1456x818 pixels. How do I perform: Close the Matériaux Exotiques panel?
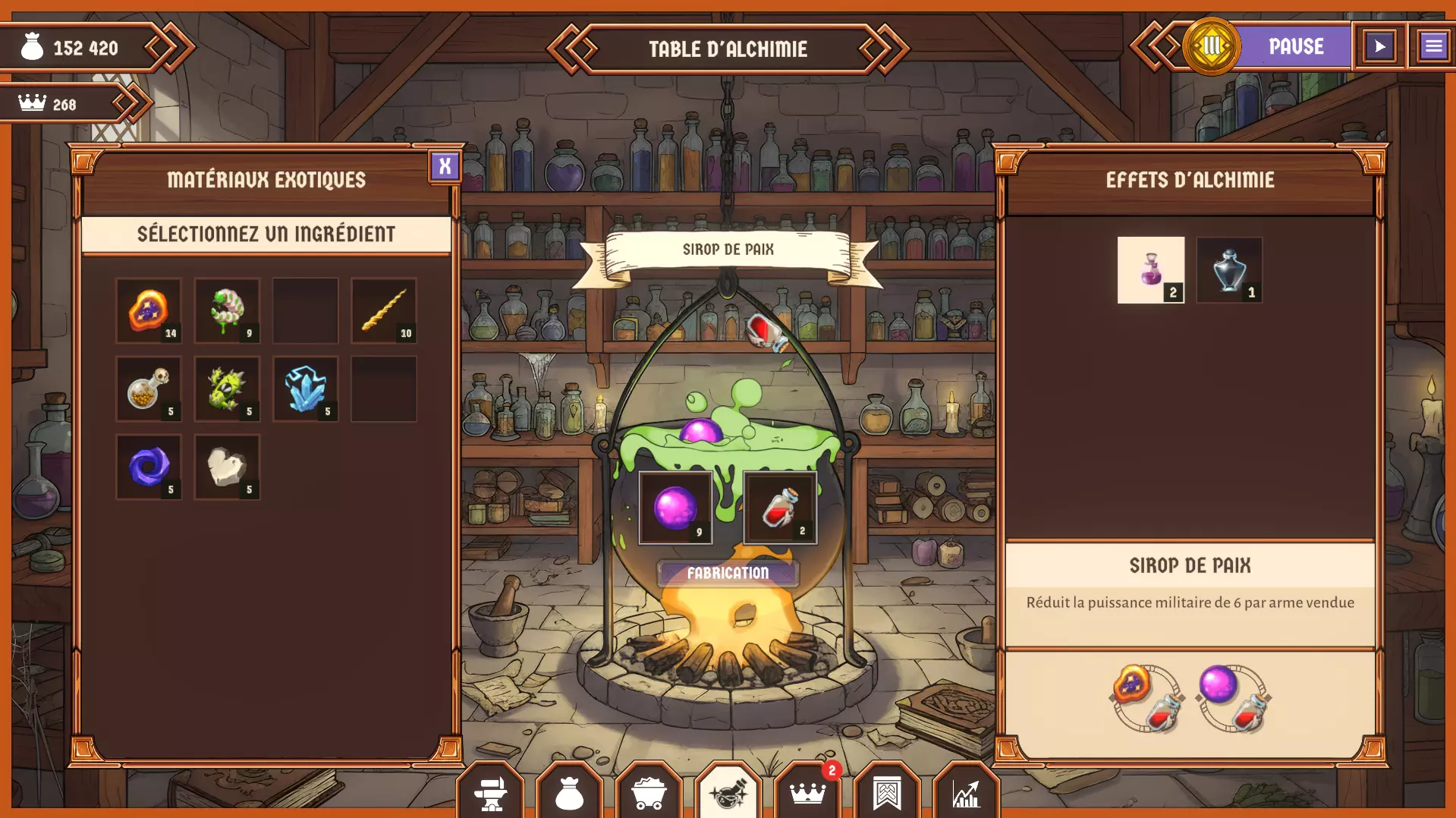pyautogui.click(x=445, y=165)
